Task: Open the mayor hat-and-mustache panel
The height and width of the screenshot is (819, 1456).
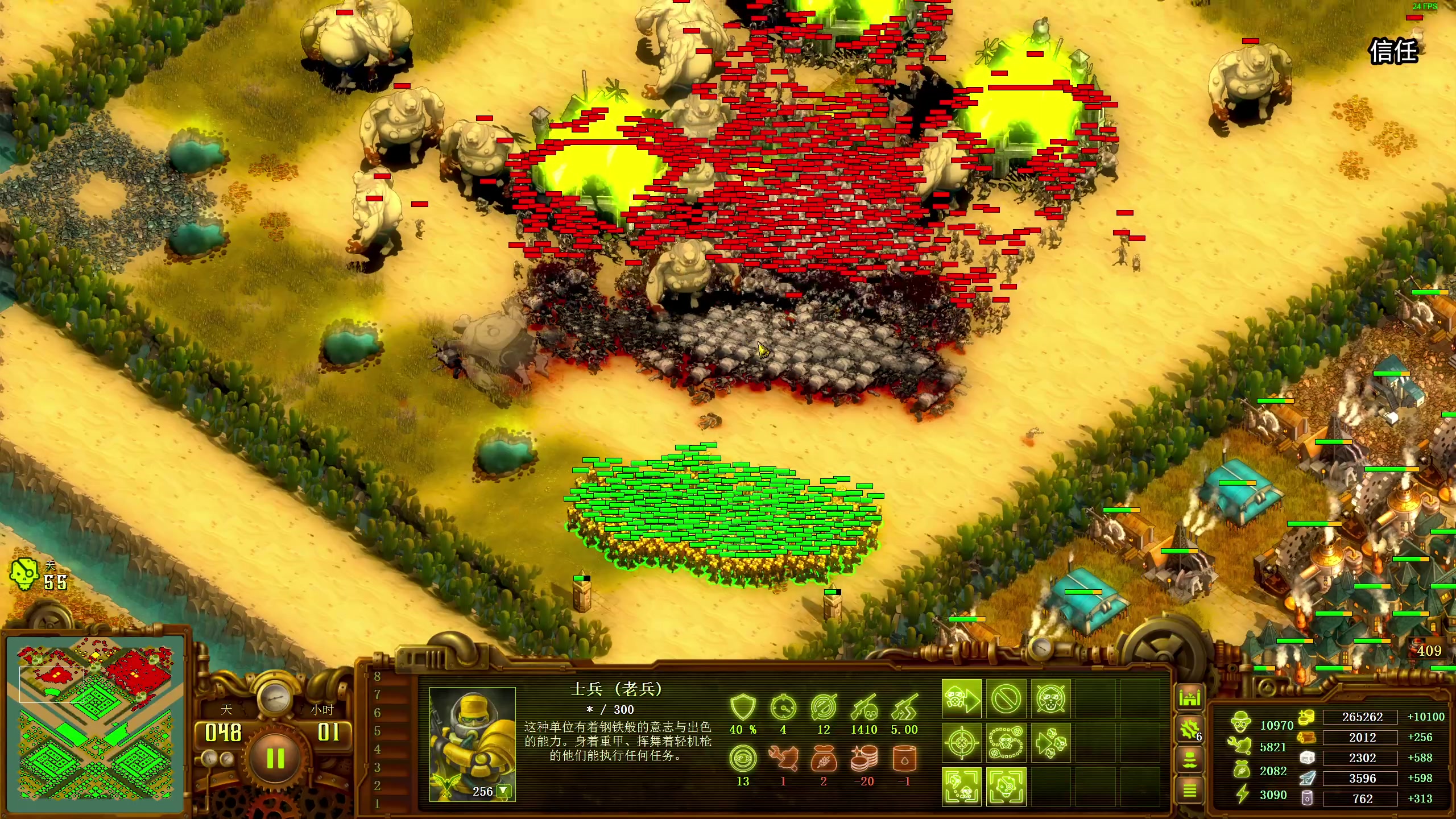Action: pyautogui.click(x=1189, y=760)
